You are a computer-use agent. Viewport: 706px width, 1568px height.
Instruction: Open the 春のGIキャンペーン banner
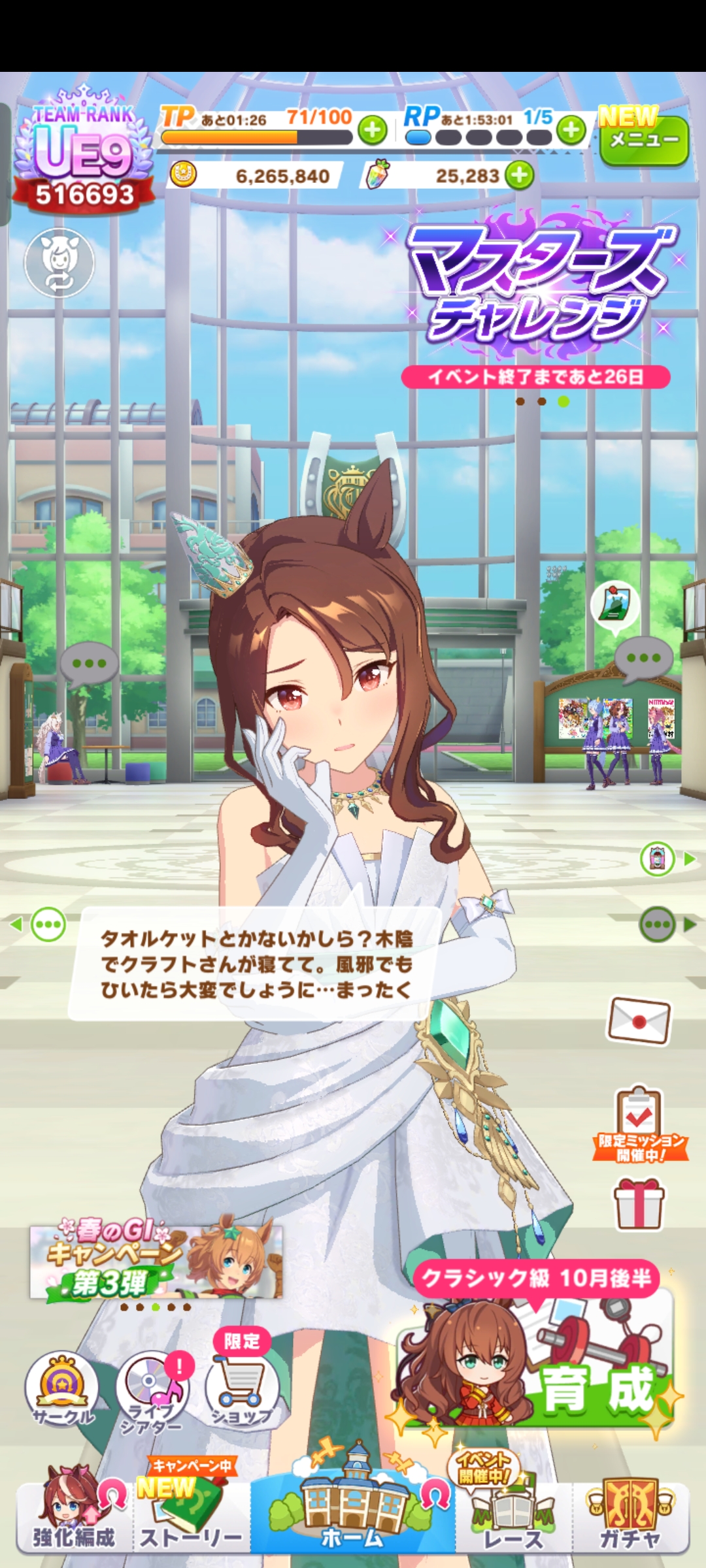click(x=156, y=1262)
